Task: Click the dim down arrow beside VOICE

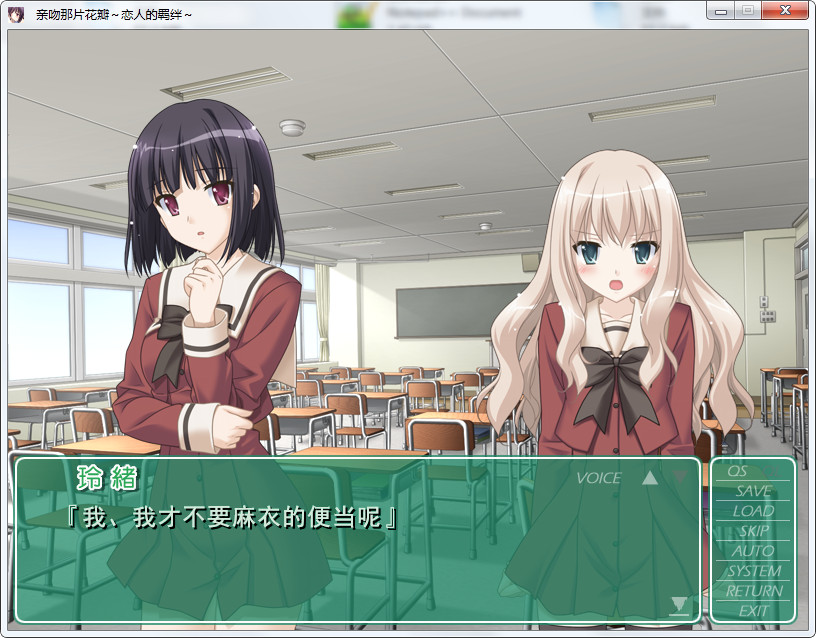Action: click(x=681, y=477)
